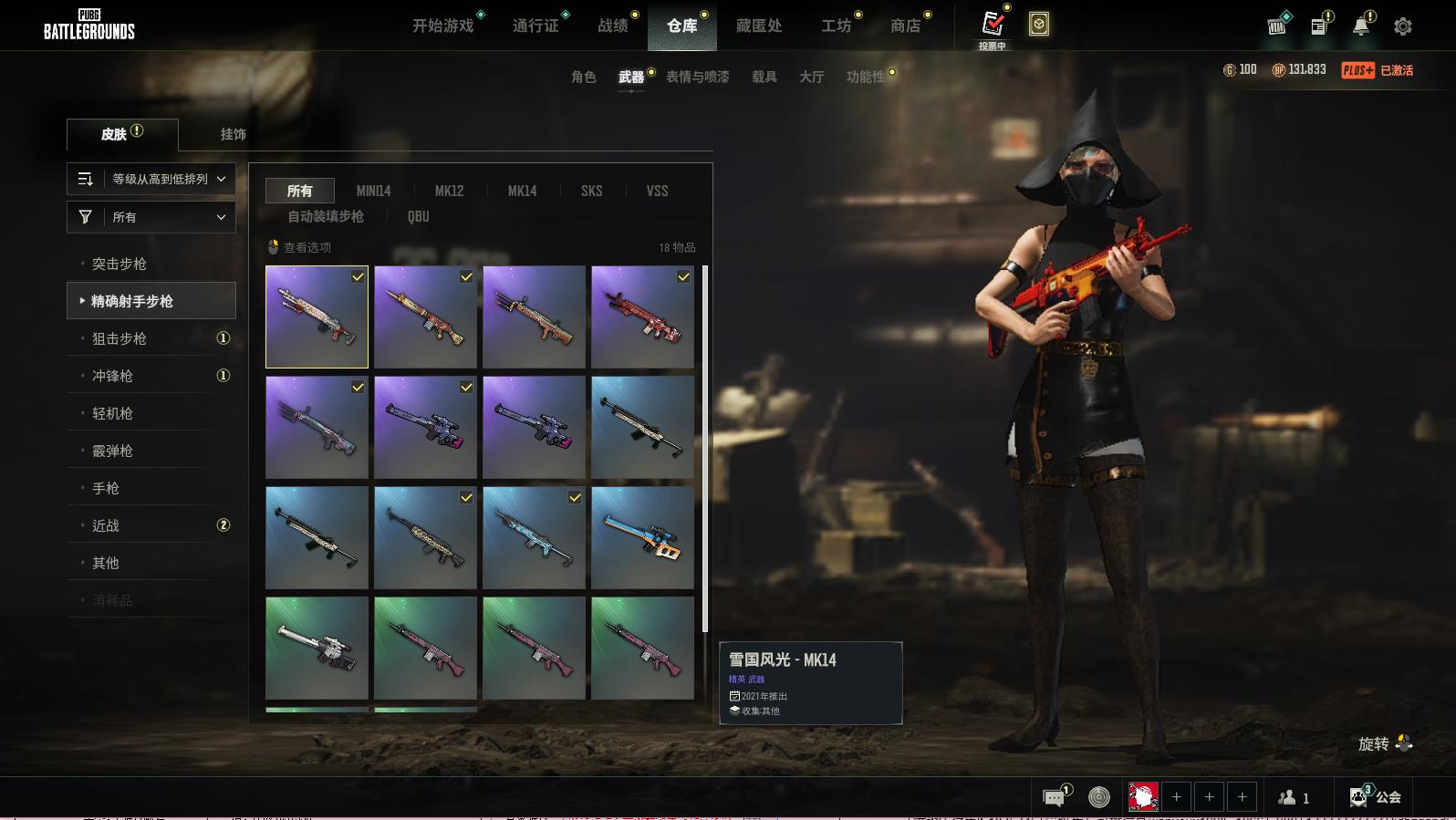The width and height of the screenshot is (1456, 820).
Task: Open the 工坊 workshop
Action: (836, 26)
